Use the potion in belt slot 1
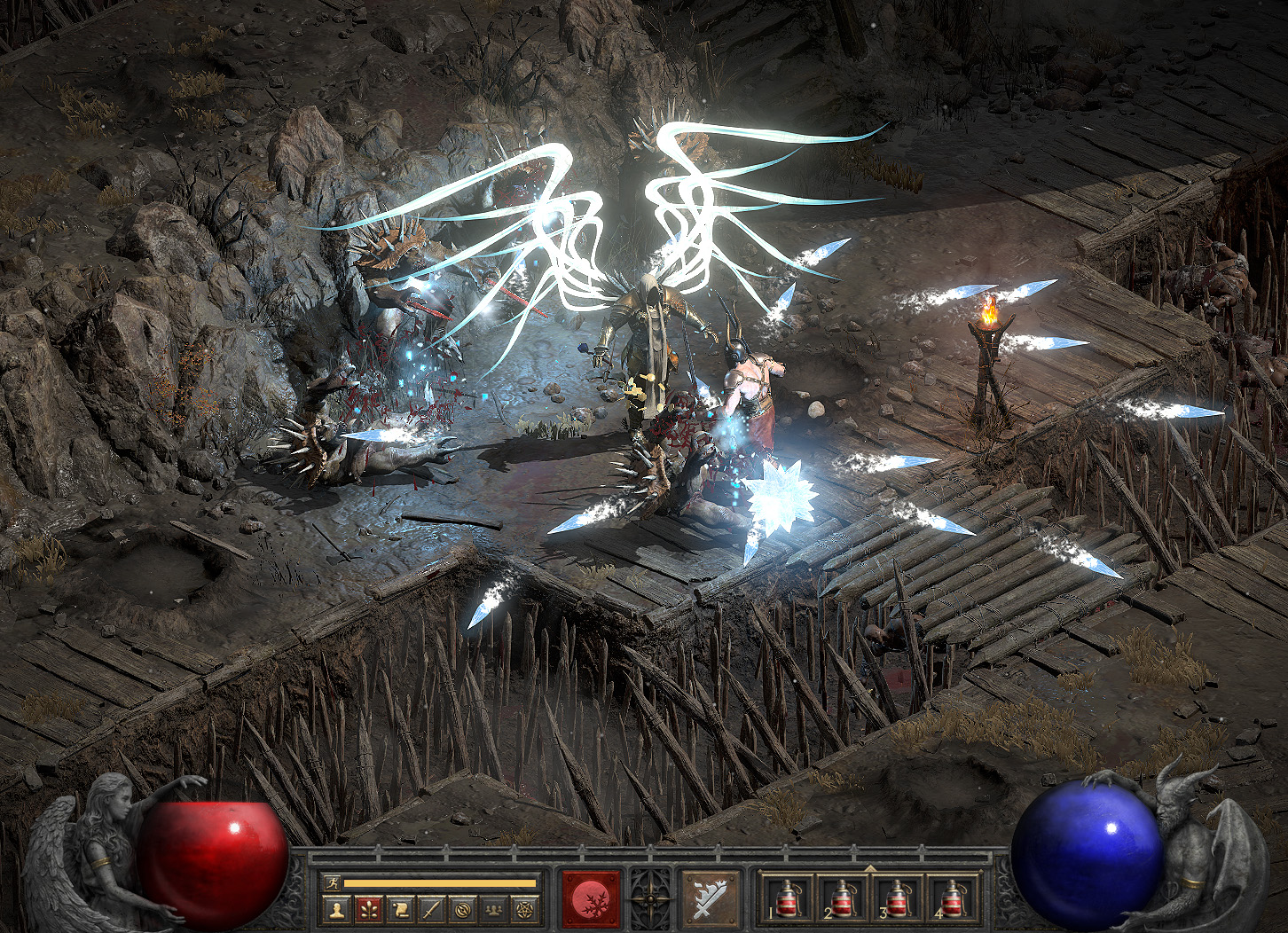Image resolution: width=1288 pixels, height=933 pixels. coord(786,899)
